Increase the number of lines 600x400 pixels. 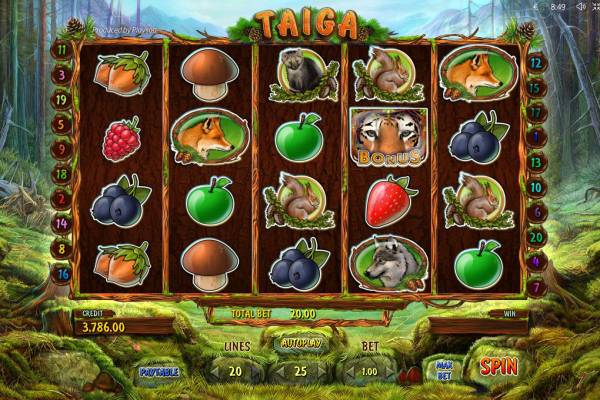tap(255, 371)
